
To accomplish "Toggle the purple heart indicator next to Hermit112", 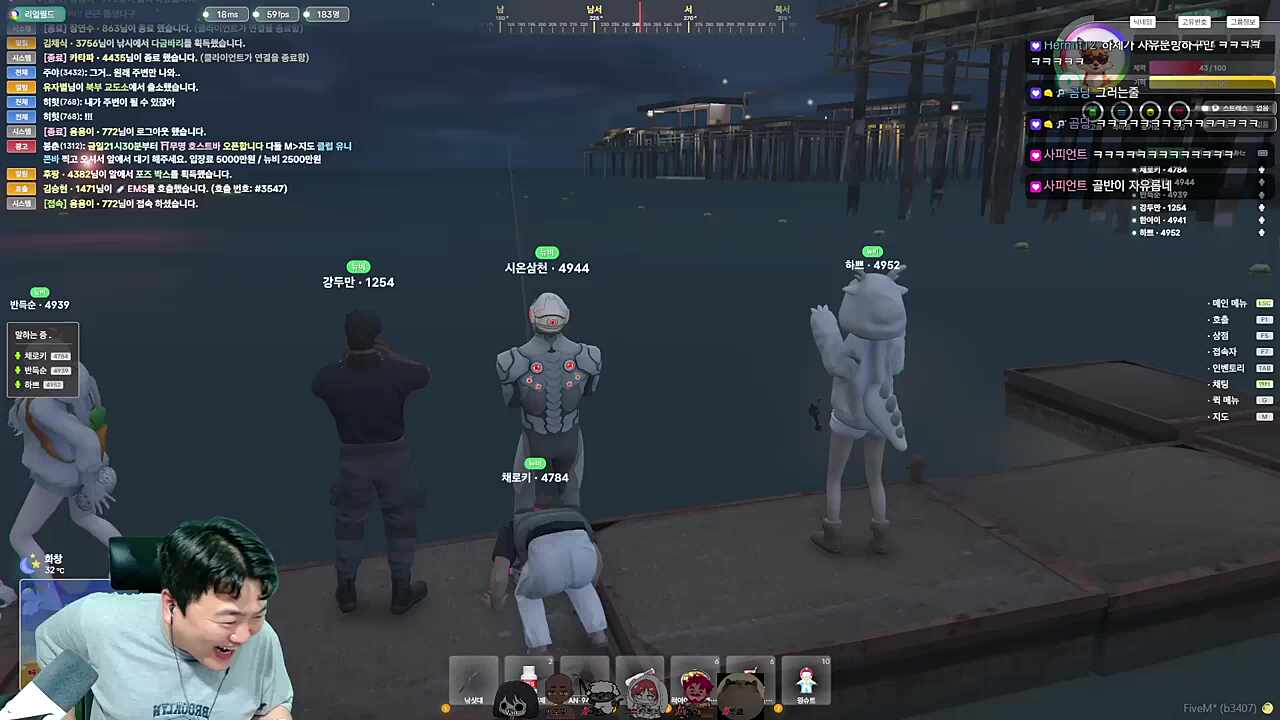I will click(x=1035, y=44).
